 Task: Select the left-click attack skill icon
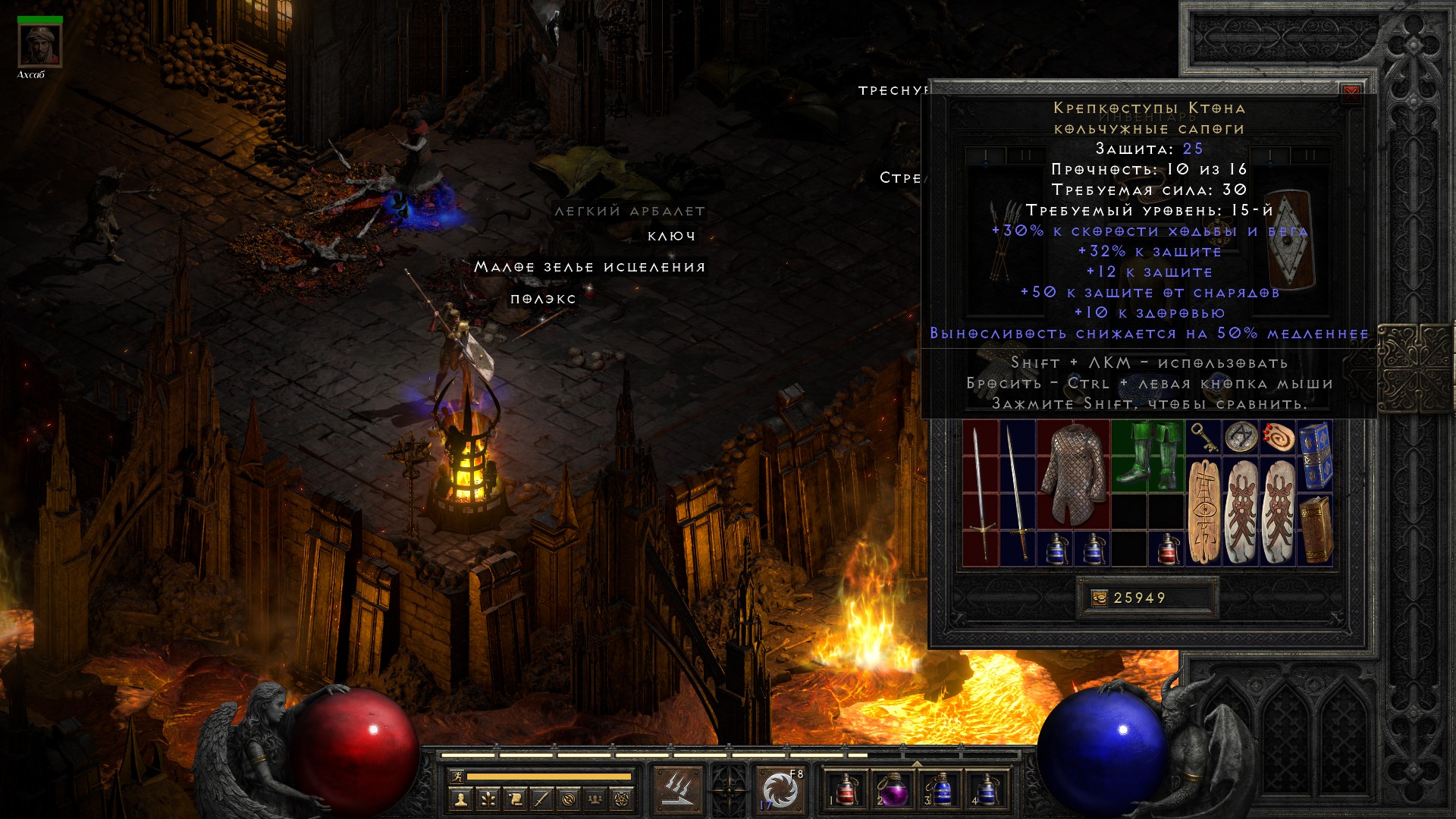point(677,790)
